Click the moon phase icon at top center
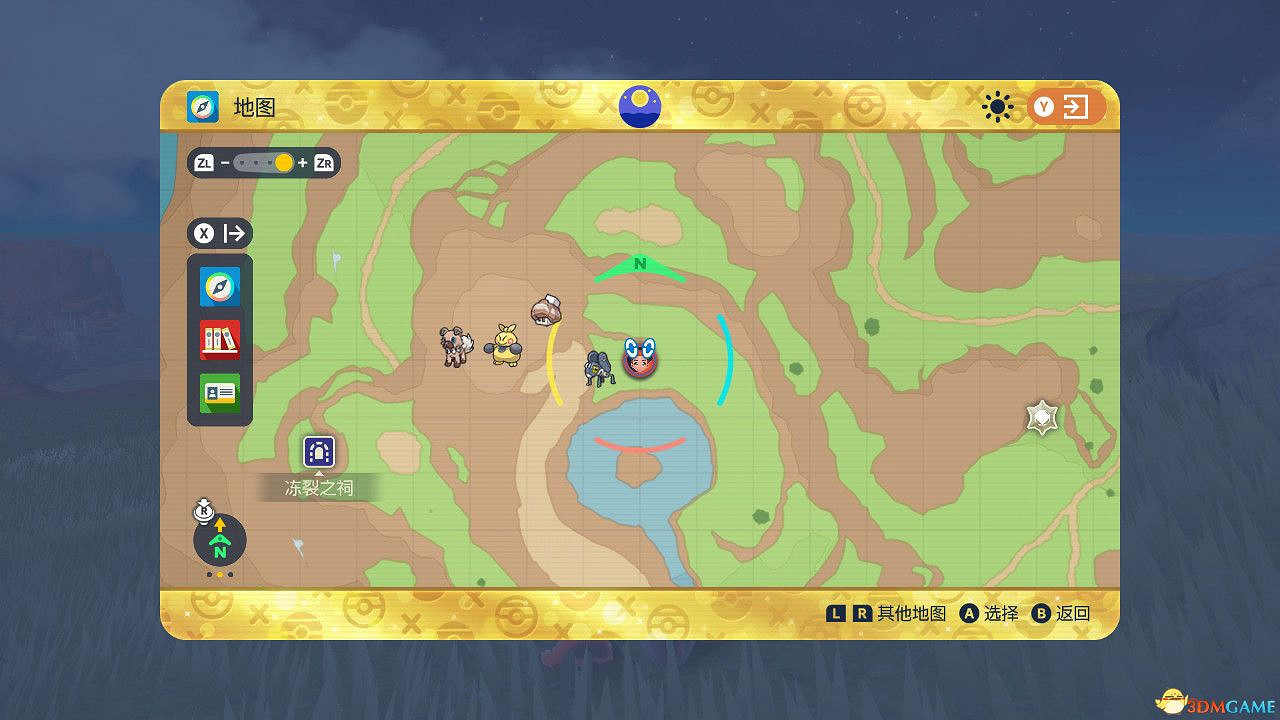Viewport: 1280px width, 720px height. (640, 106)
